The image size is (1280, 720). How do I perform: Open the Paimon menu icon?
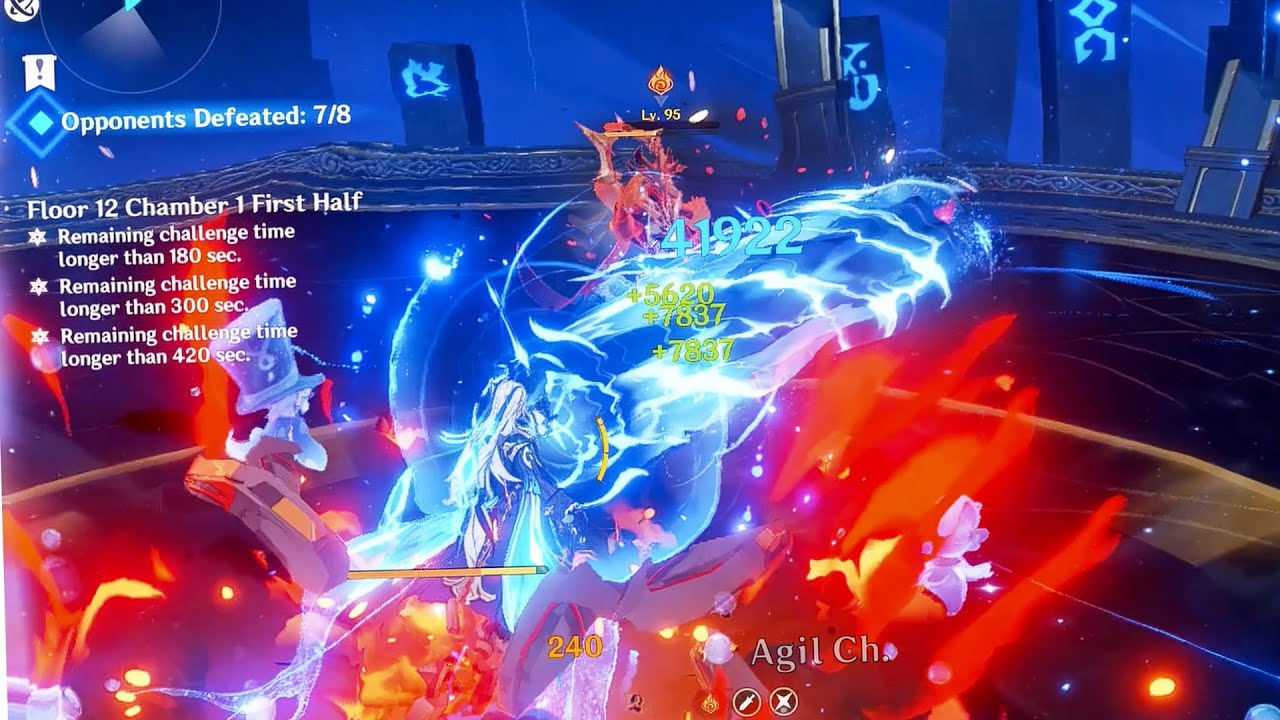click(x=19, y=8)
